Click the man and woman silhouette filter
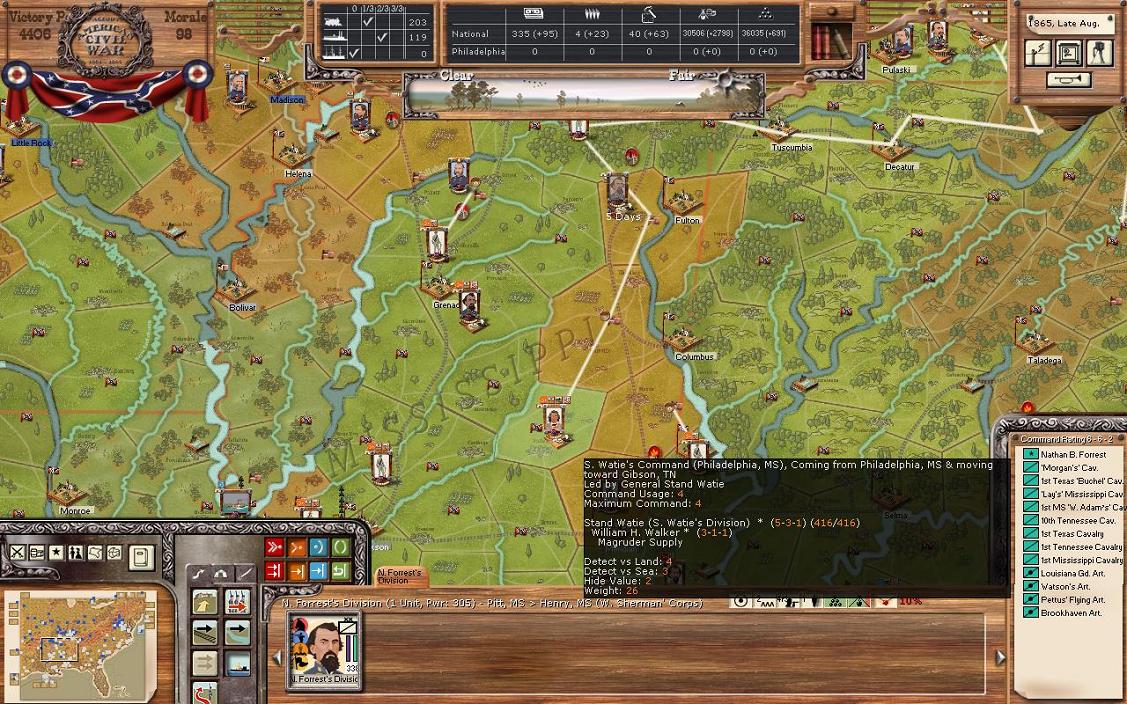 (75, 552)
